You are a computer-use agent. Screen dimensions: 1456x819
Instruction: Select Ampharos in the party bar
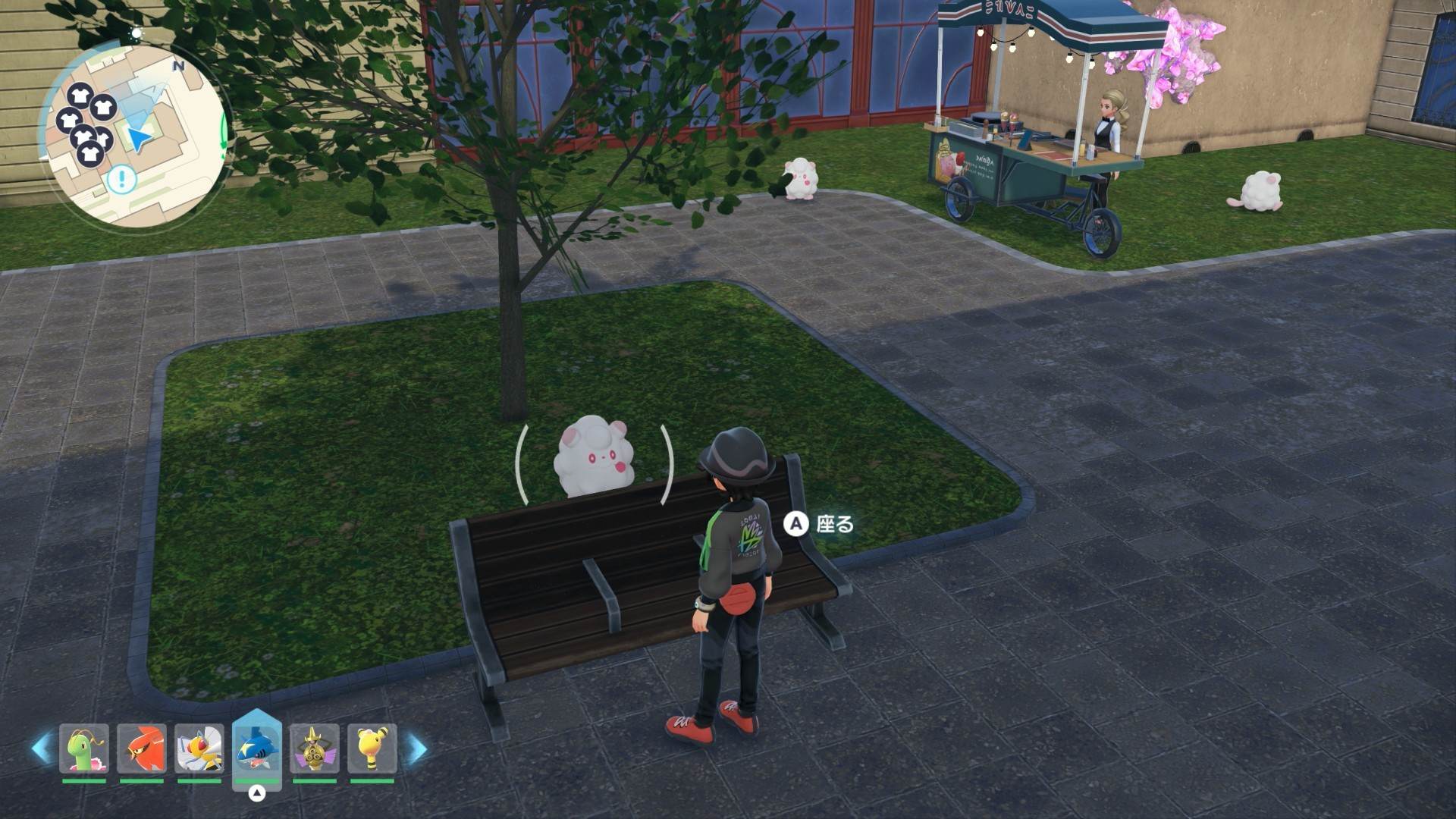[372, 749]
